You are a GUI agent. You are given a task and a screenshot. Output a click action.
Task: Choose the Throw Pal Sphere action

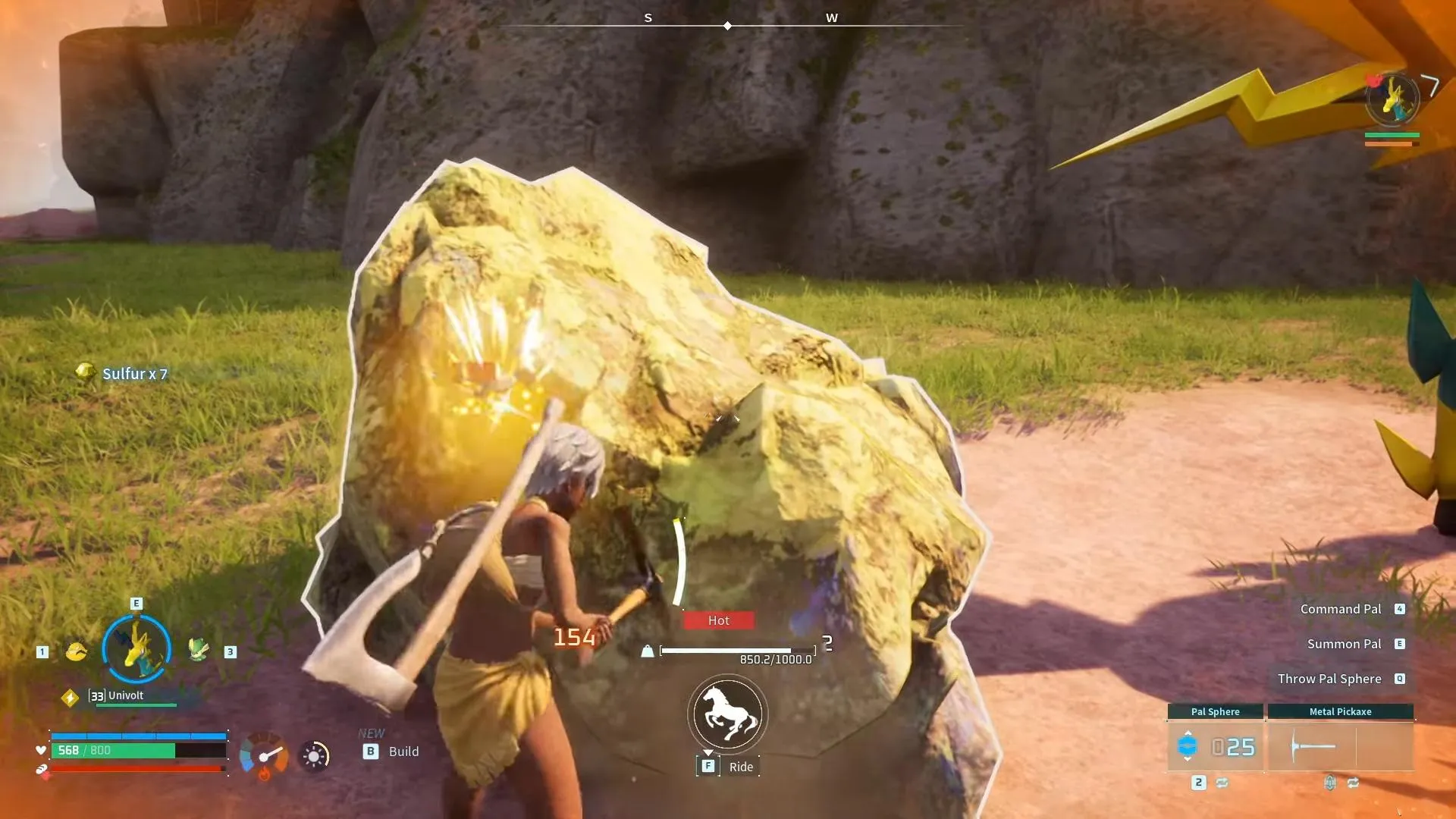tap(1329, 679)
